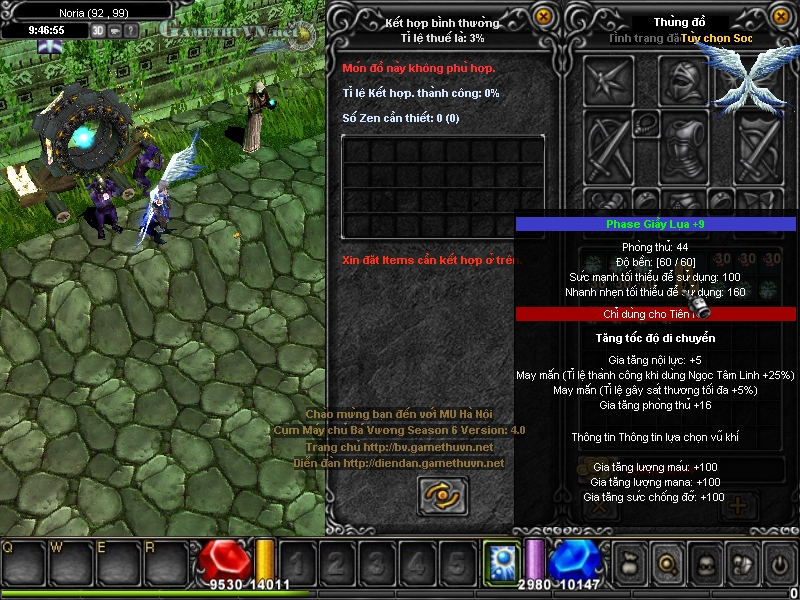
Task: Open the magnifying glass button
Action: [666, 564]
